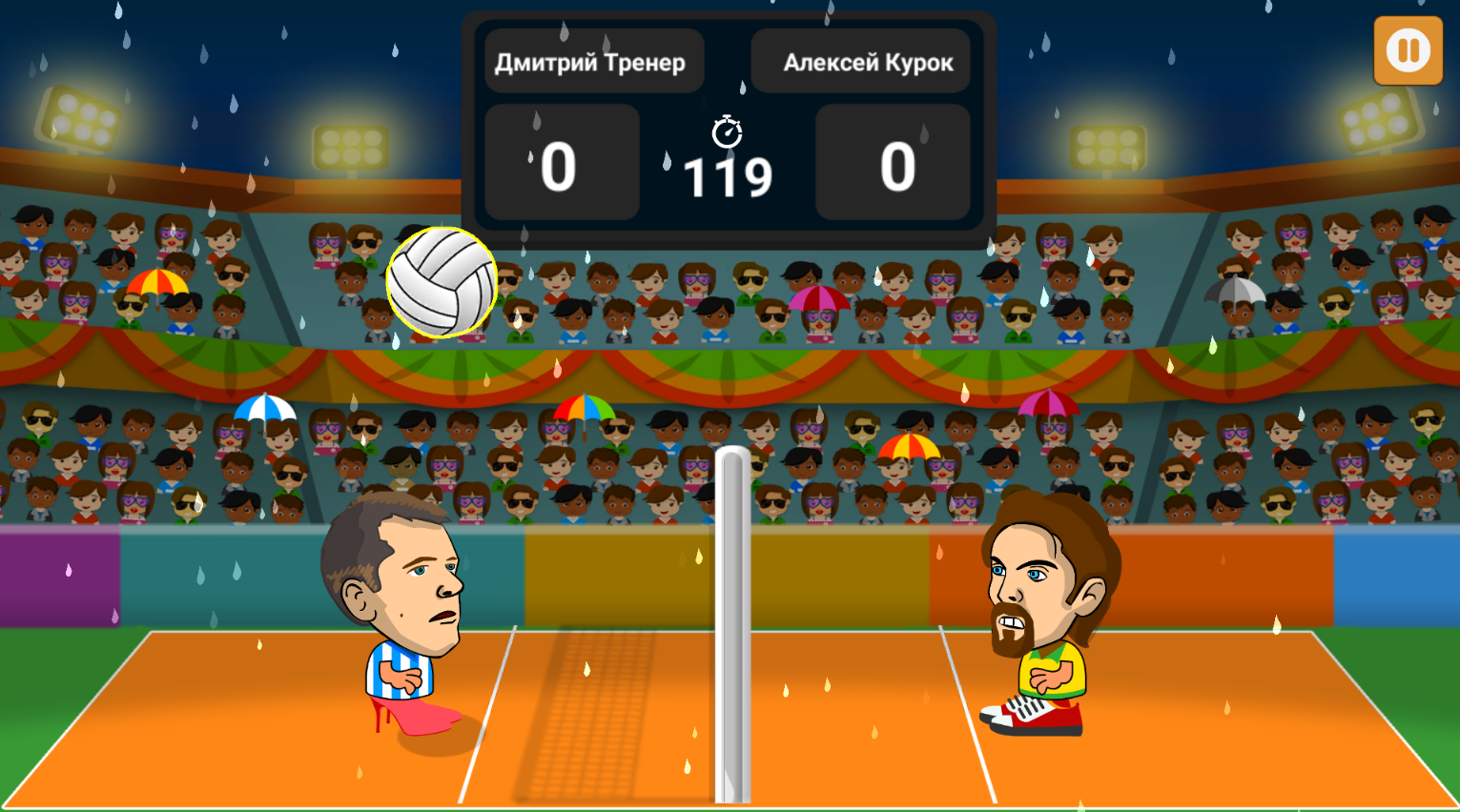Click the pink umbrella in the crowd

[818, 300]
